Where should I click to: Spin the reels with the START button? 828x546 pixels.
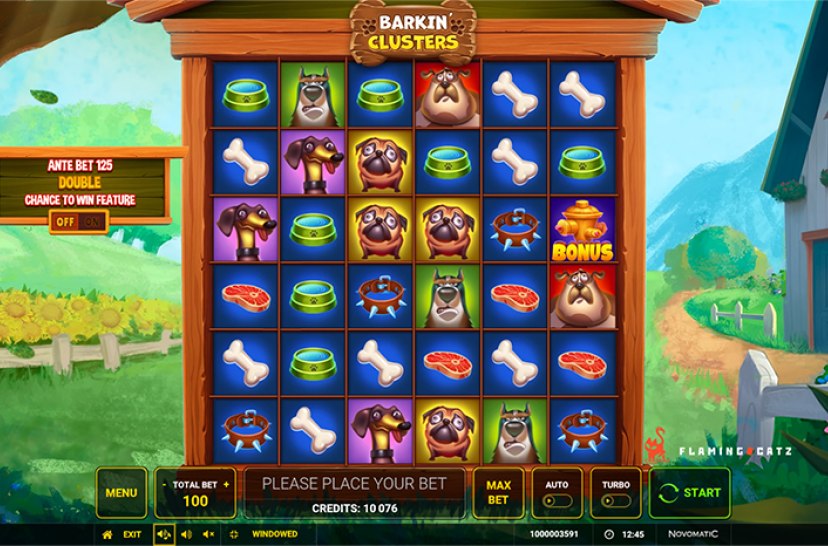point(690,492)
